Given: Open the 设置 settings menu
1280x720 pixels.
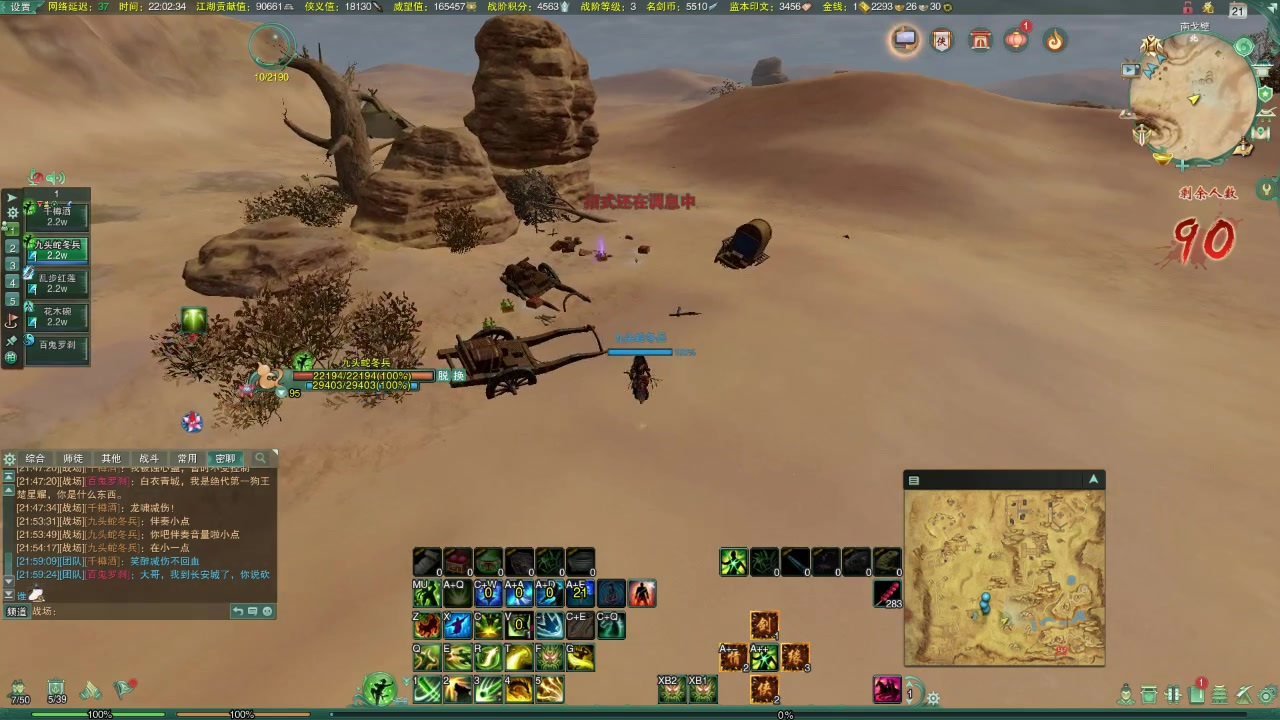Looking at the screenshot, I should pos(20,6).
